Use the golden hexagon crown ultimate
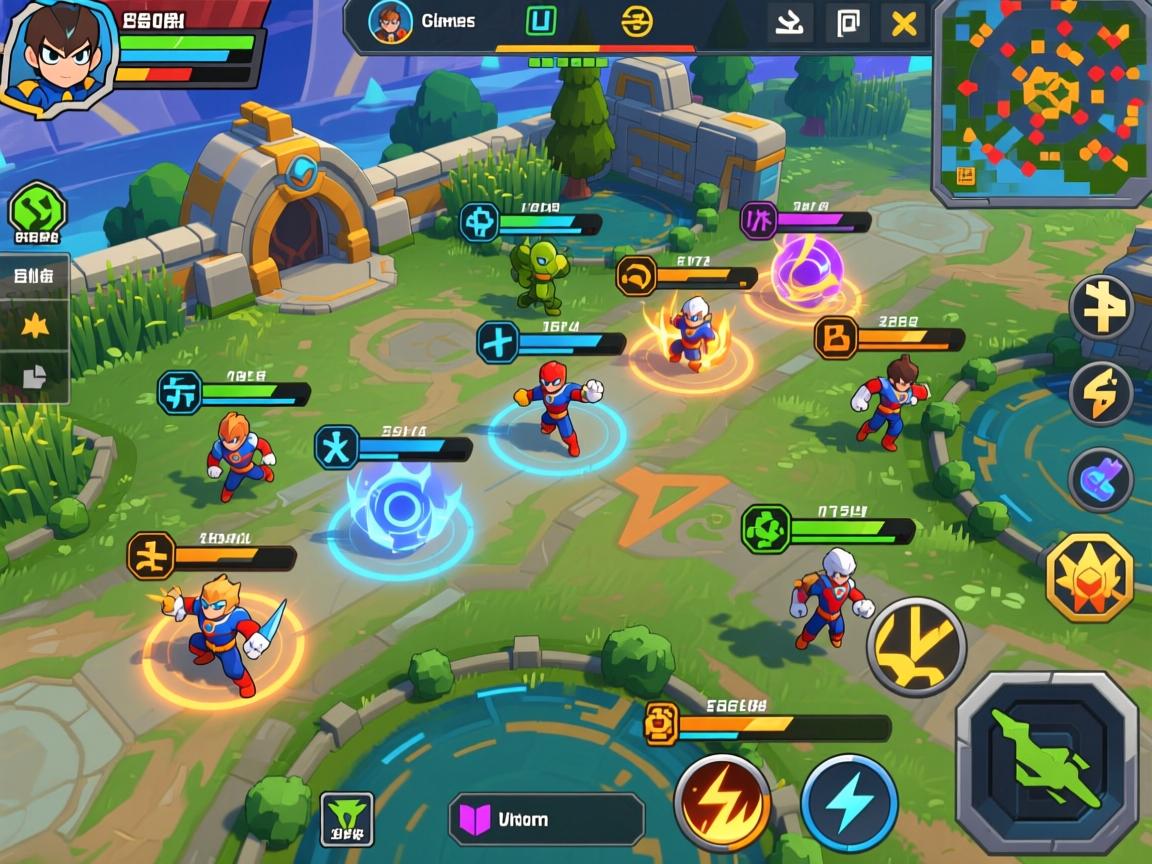This screenshot has height=864, width=1152. pos(1089,577)
